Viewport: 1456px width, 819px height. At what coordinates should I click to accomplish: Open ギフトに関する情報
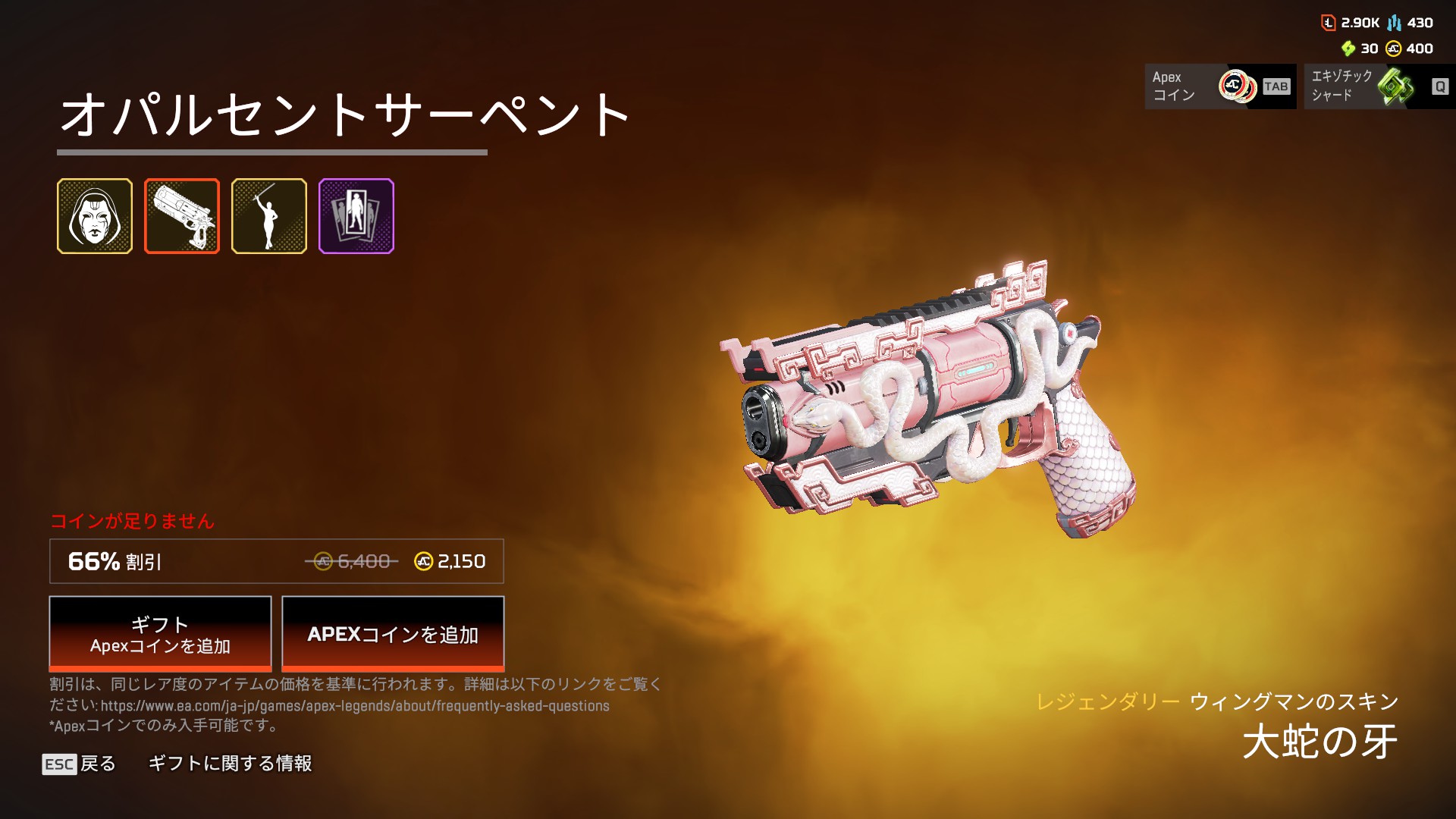(x=230, y=764)
